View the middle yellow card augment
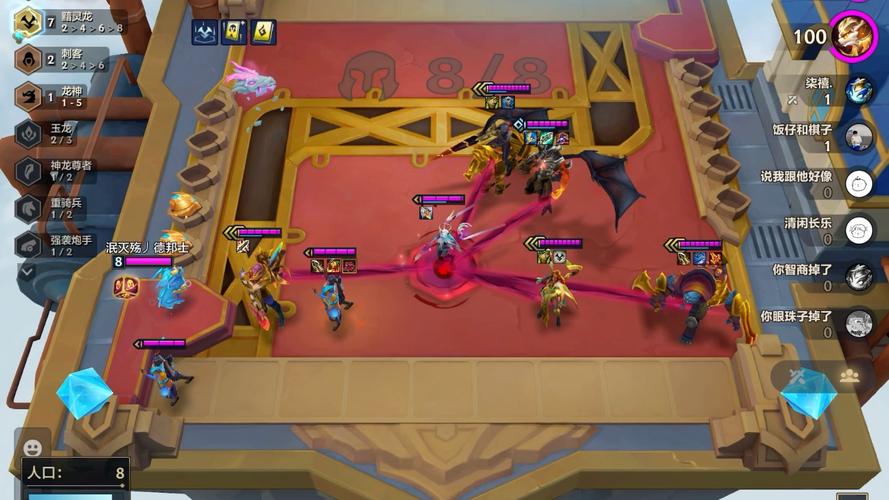 pyautogui.click(x=235, y=32)
